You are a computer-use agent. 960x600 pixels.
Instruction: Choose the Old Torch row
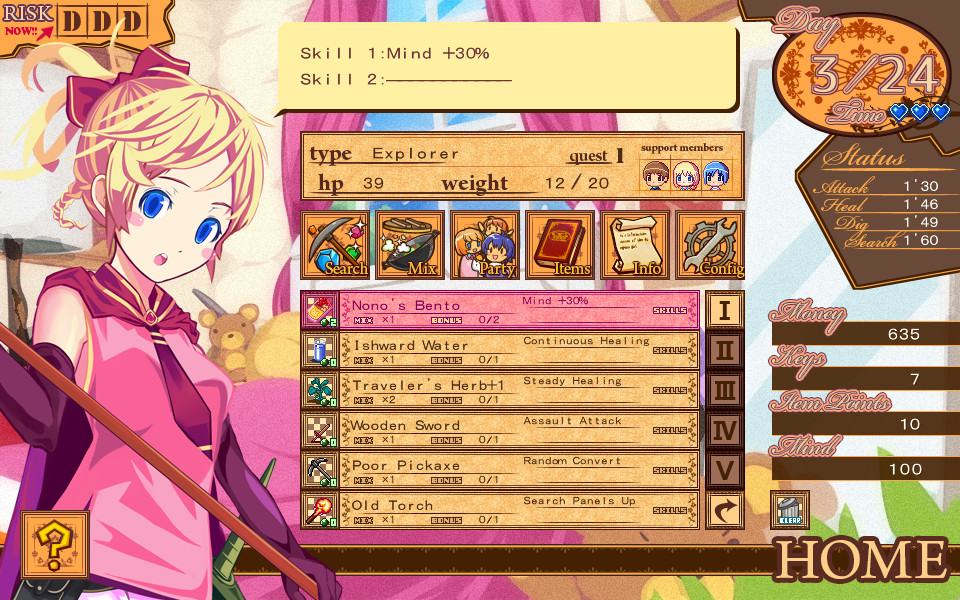(x=500, y=510)
